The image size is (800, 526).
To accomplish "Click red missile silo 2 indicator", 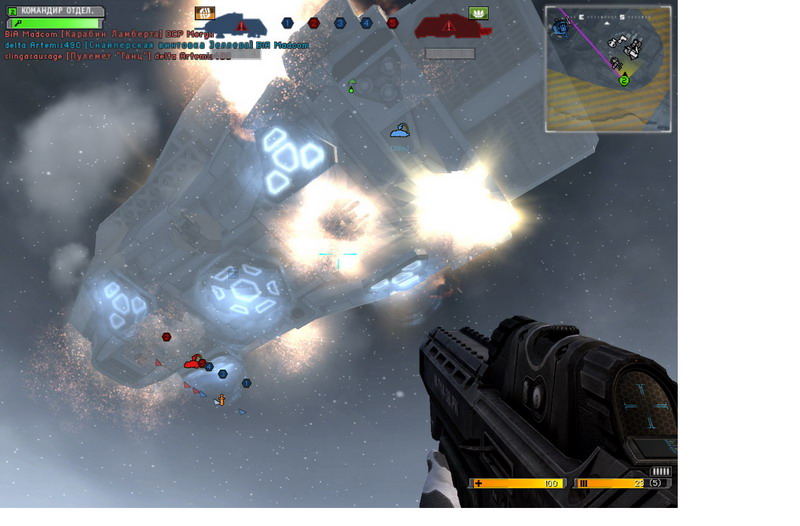I will [x=313, y=23].
